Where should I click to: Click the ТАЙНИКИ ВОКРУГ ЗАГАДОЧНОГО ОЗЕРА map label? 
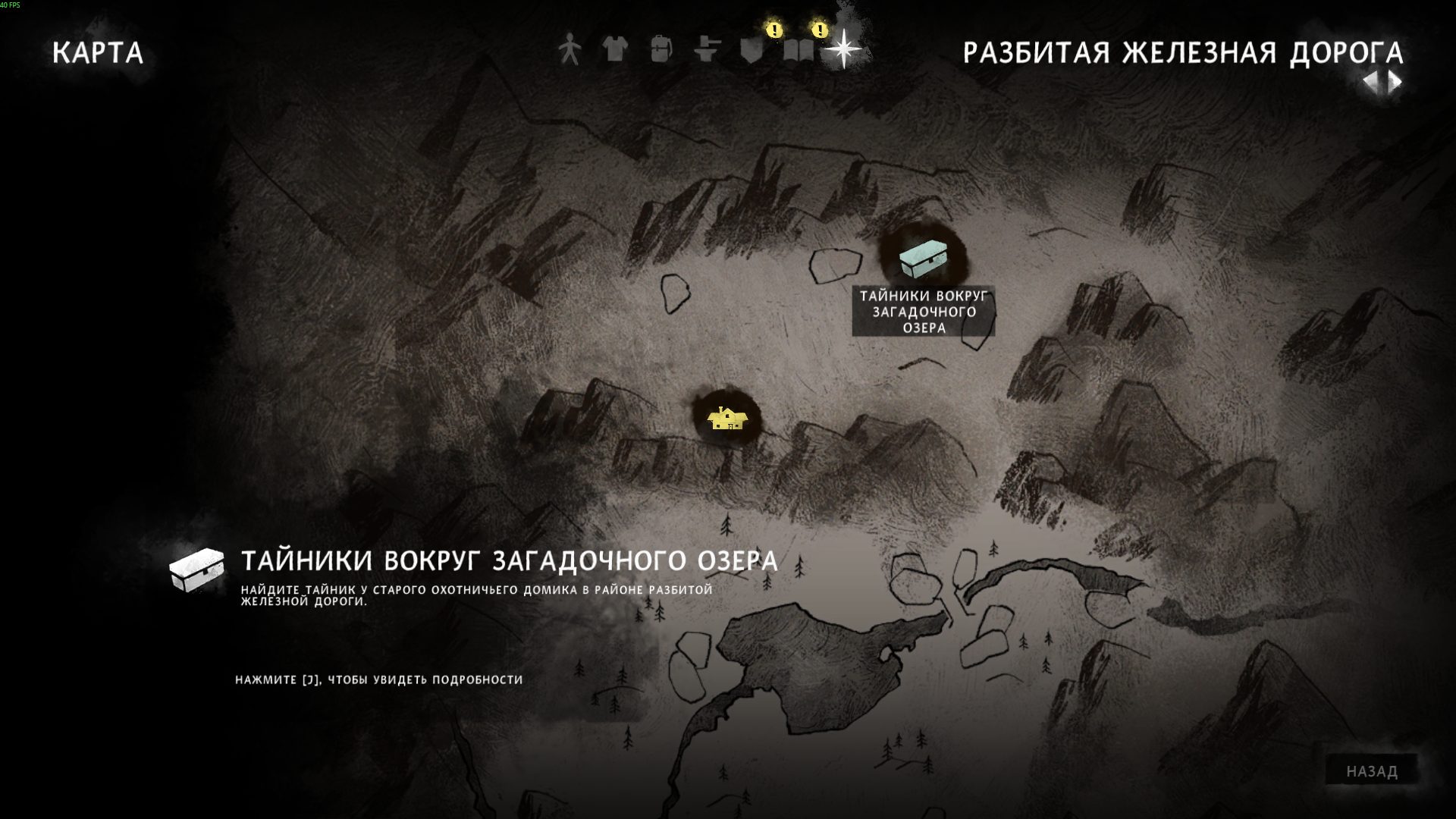924,312
